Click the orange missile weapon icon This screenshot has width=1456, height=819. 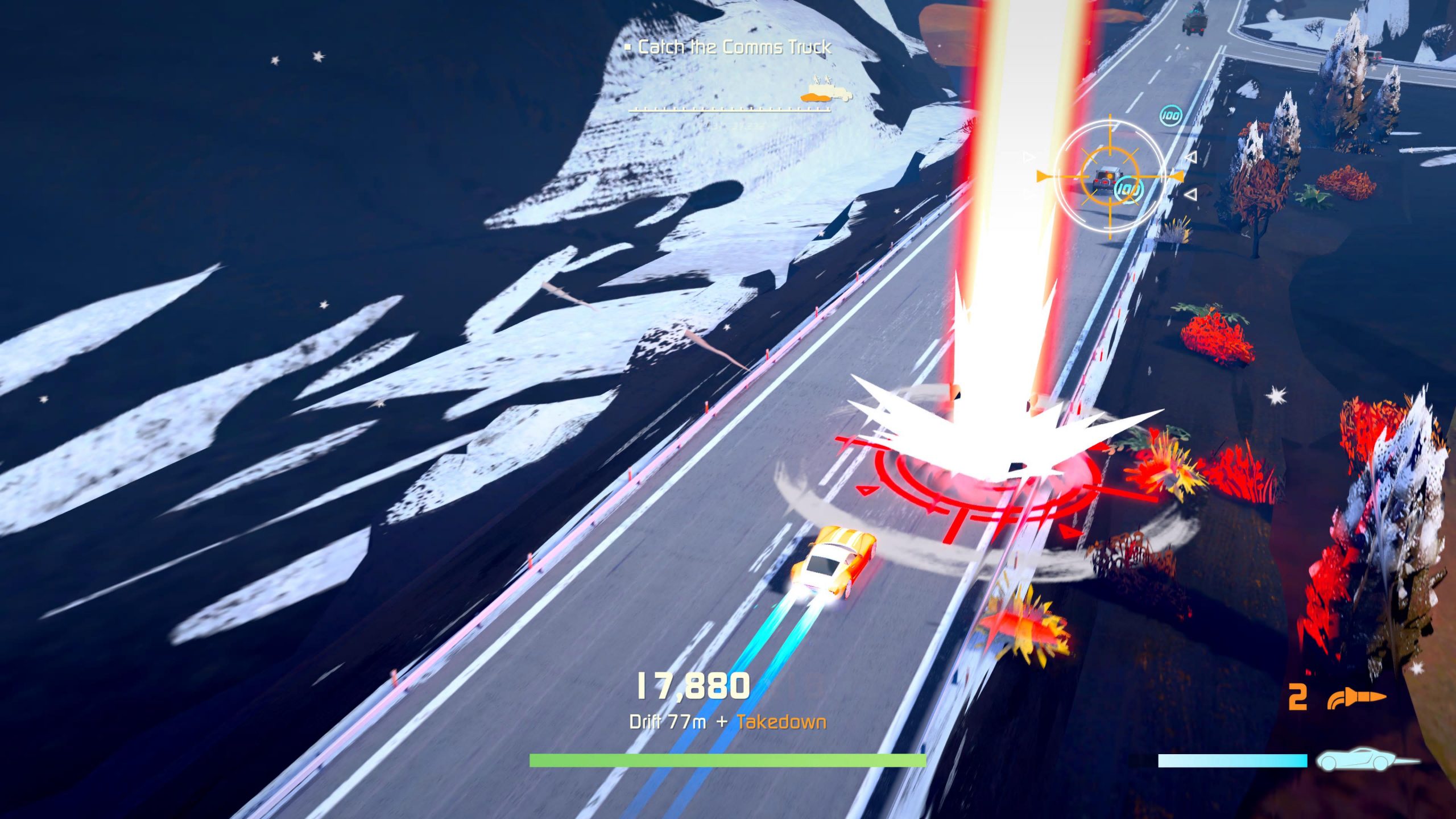coord(1356,698)
